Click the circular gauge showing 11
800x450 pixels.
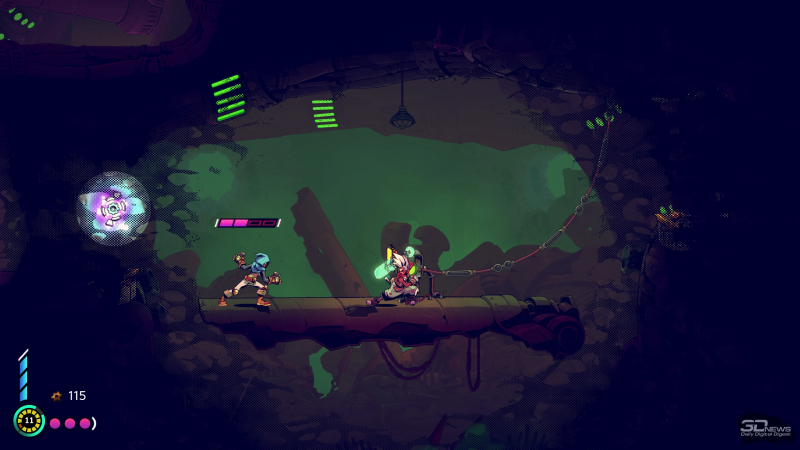(x=28, y=420)
